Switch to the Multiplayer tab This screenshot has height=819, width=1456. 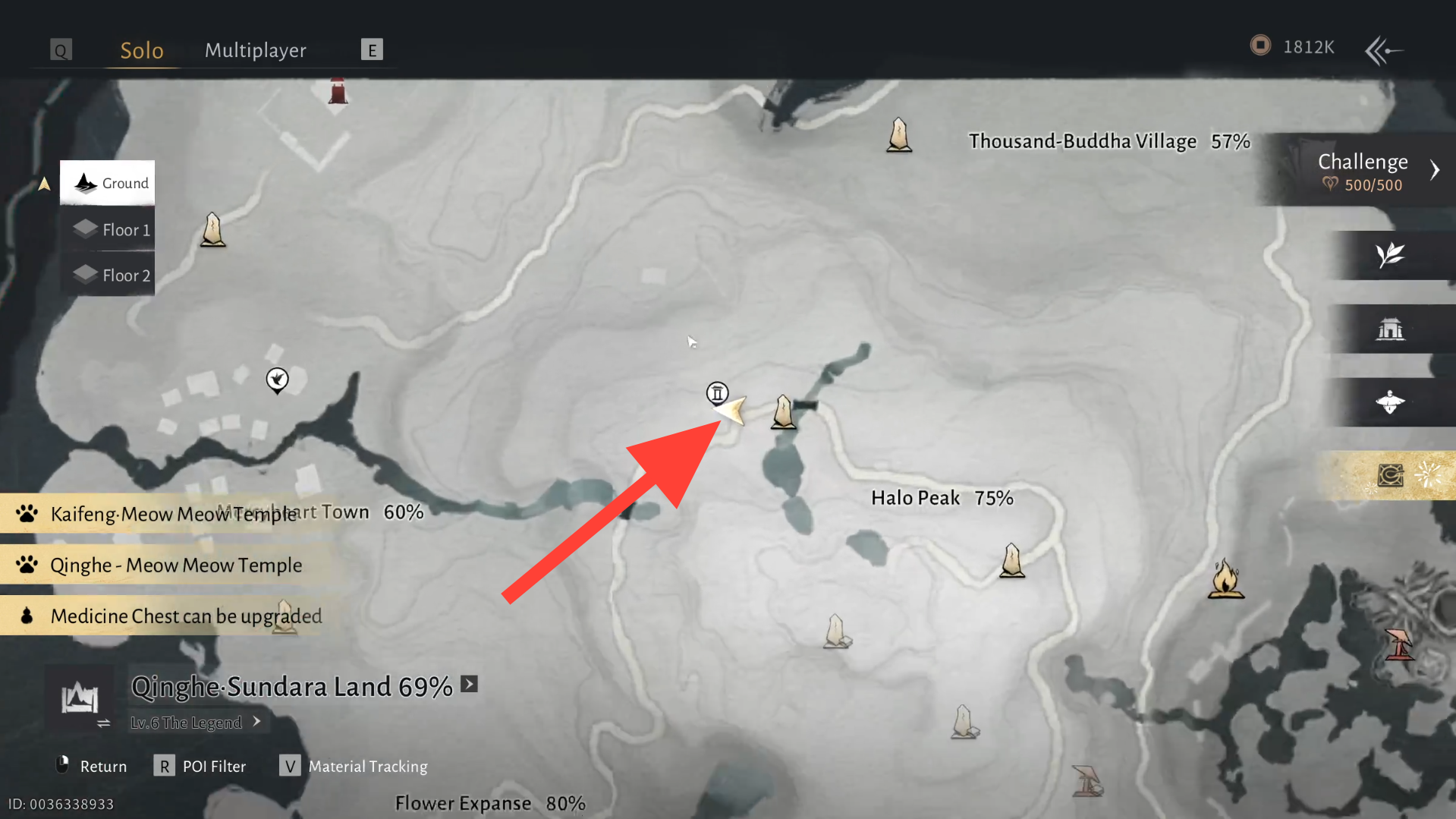(x=255, y=49)
